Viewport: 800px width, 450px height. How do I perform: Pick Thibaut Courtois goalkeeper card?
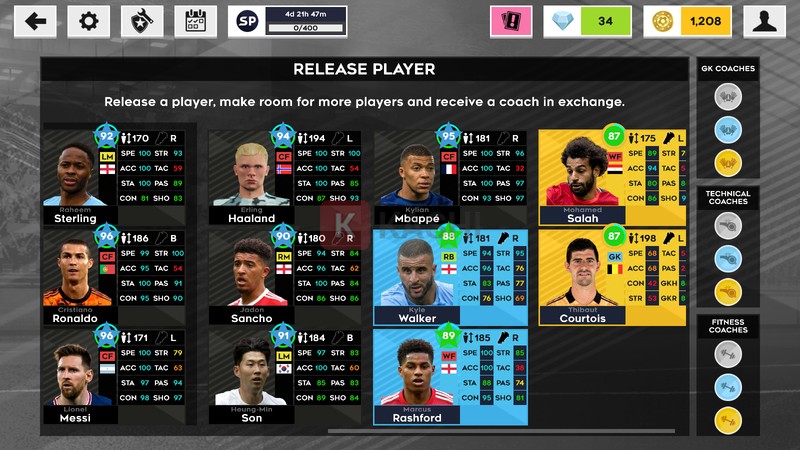(x=612, y=277)
